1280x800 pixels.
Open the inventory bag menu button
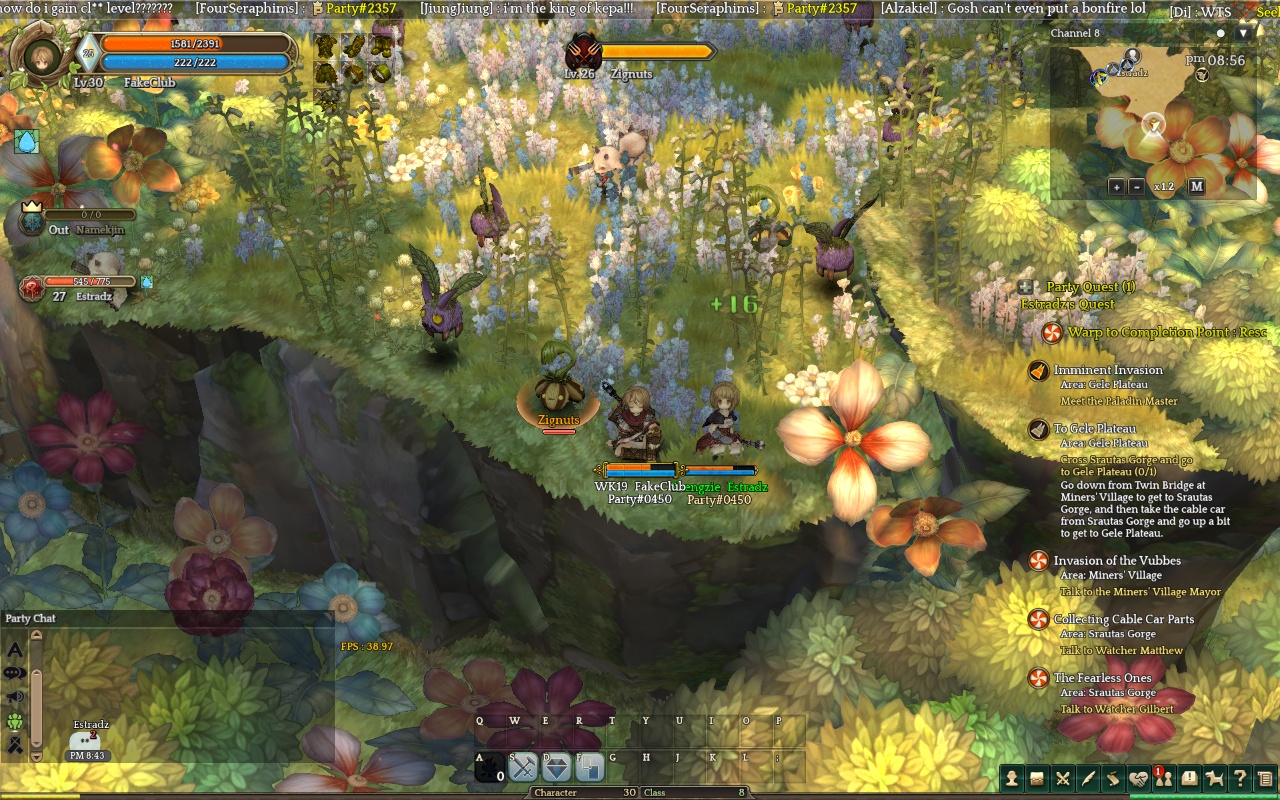pos(1037,778)
